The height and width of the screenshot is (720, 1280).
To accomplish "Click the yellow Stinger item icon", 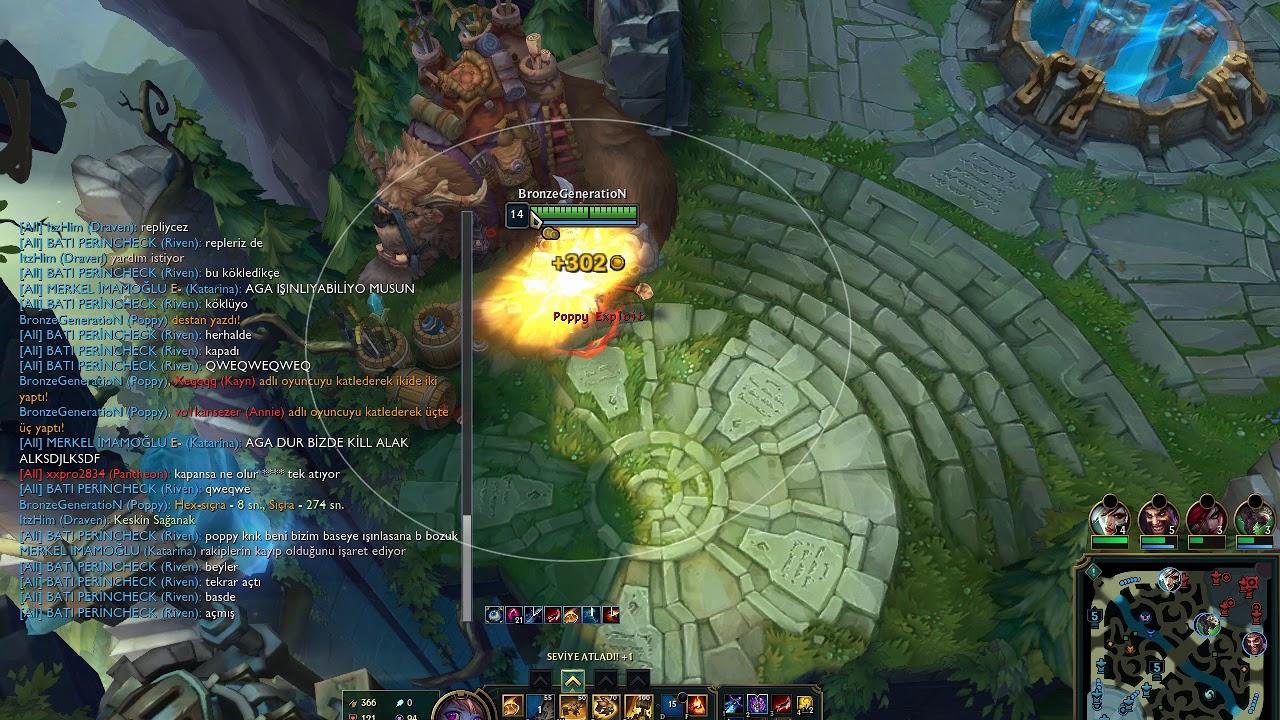I will [806, 705].
